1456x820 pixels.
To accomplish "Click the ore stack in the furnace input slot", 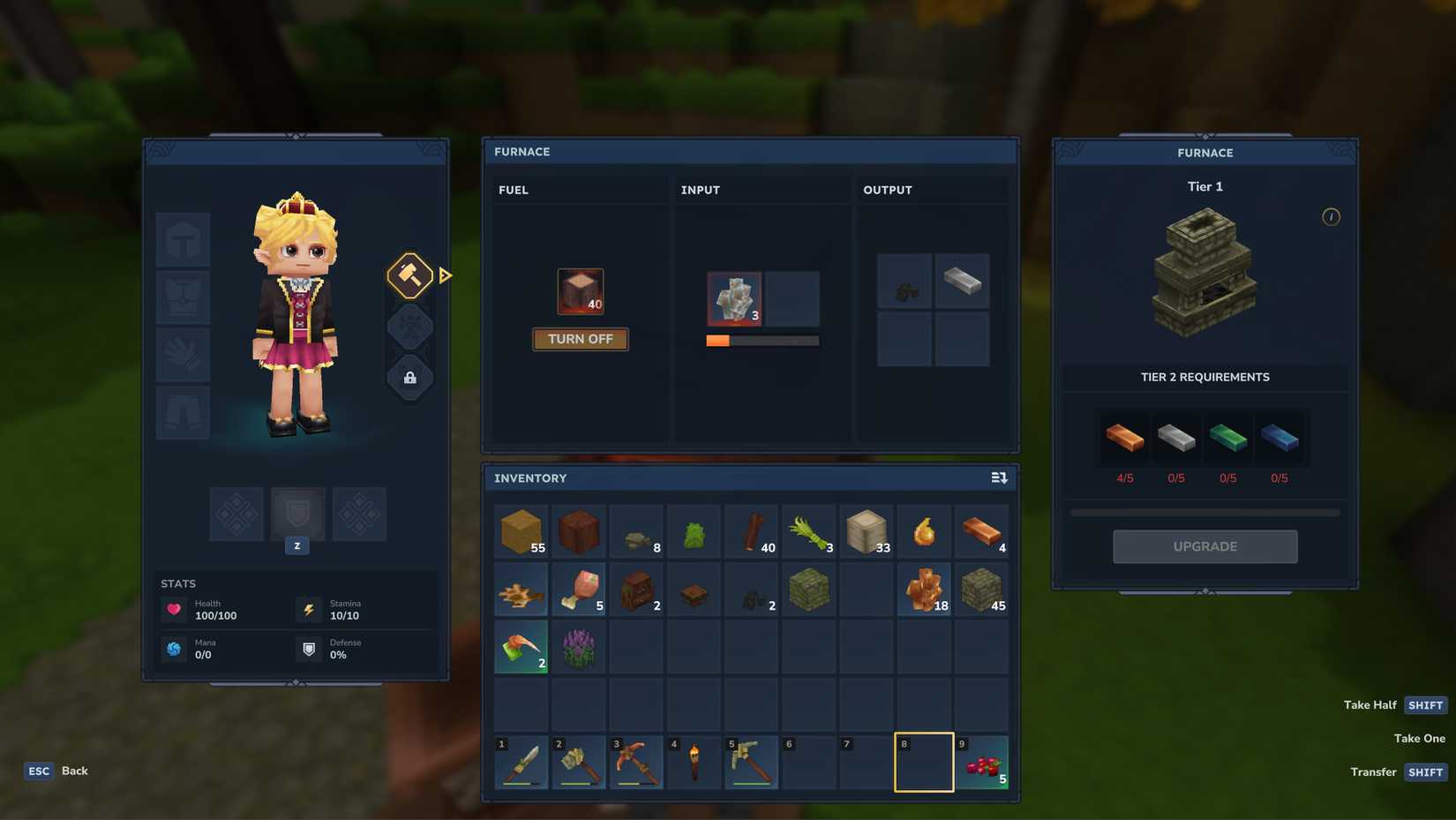I will 734,298.
